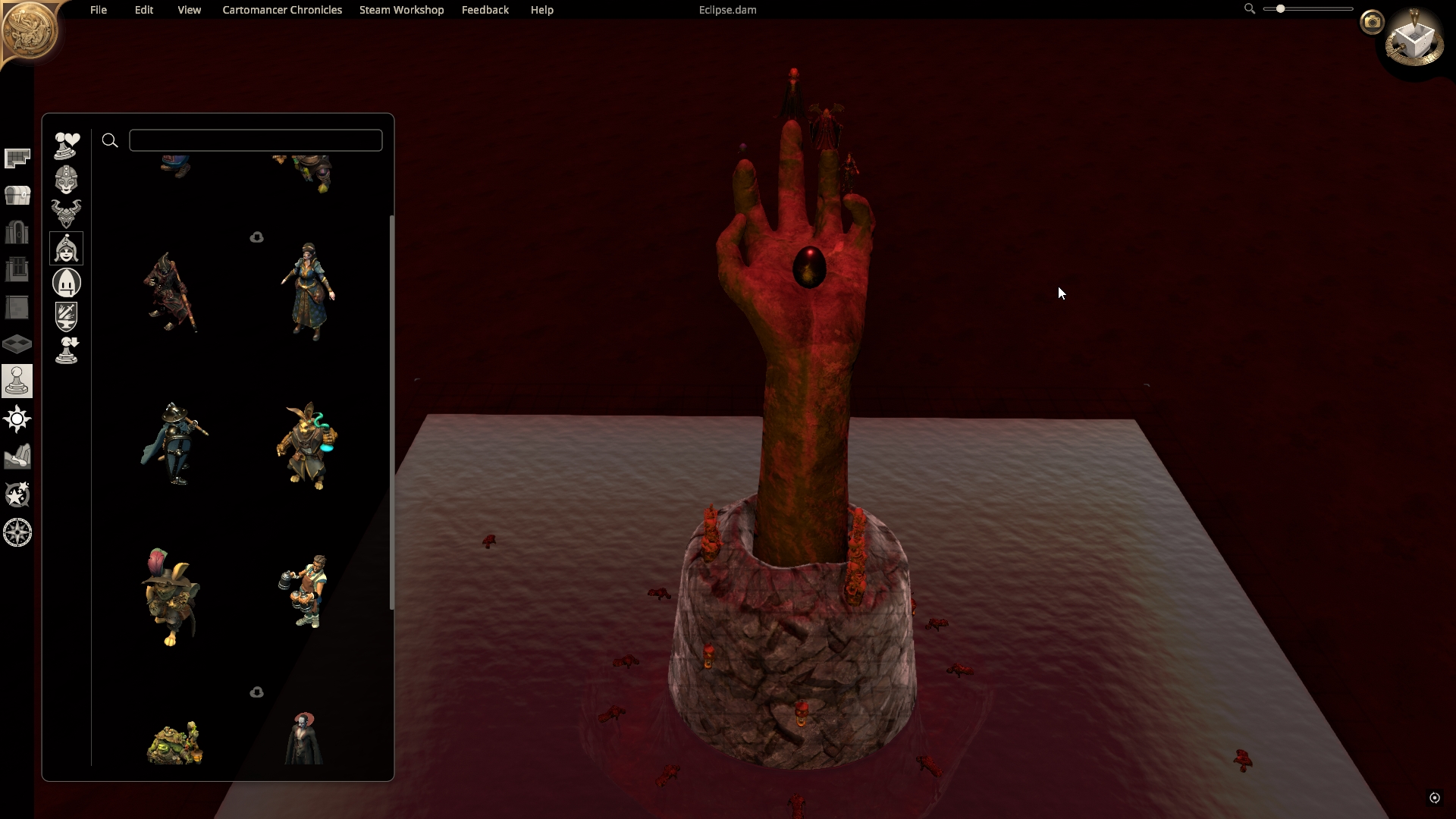Select the download-pawn token category
The image size is (1456, 819).
67,350
